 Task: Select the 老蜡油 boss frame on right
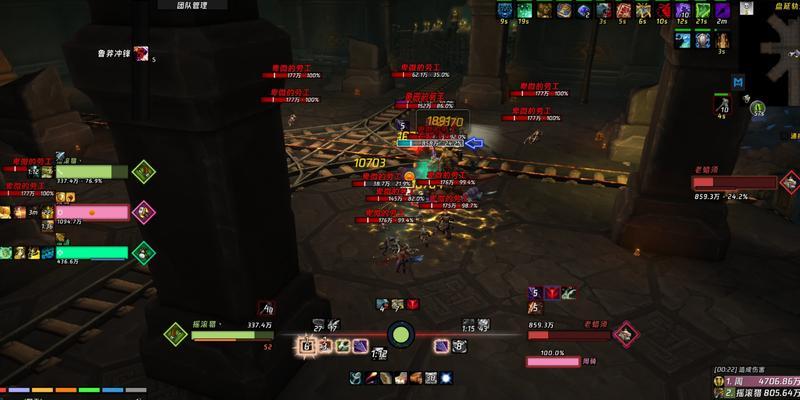[735, 183]
